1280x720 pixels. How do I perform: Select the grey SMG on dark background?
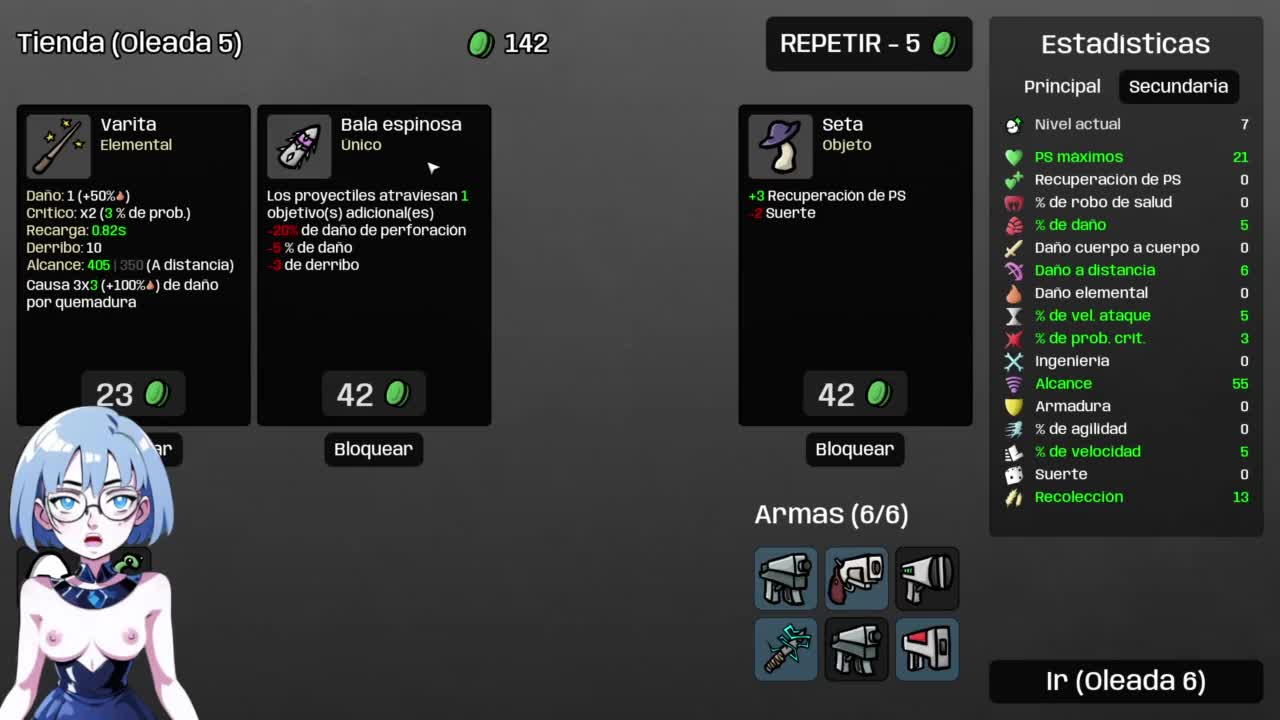pos(856,649)
